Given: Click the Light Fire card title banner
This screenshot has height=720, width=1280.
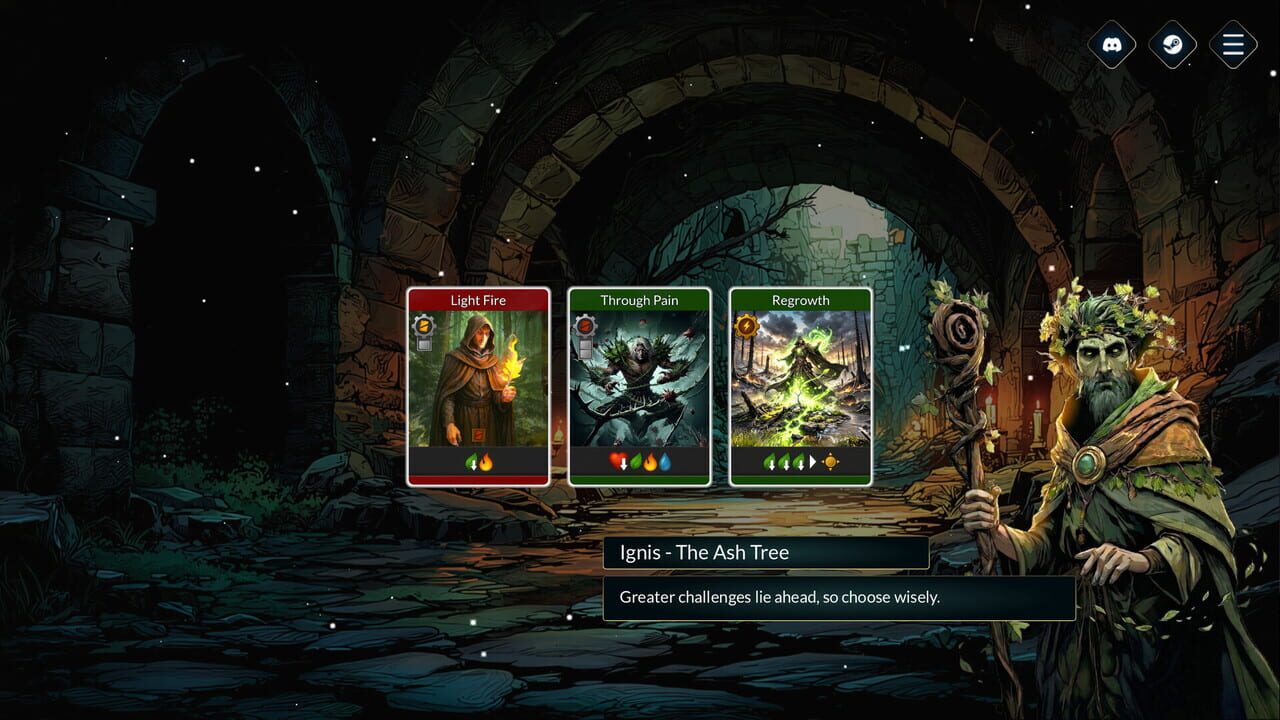Looking at the screenshot, I should [479, 300].
